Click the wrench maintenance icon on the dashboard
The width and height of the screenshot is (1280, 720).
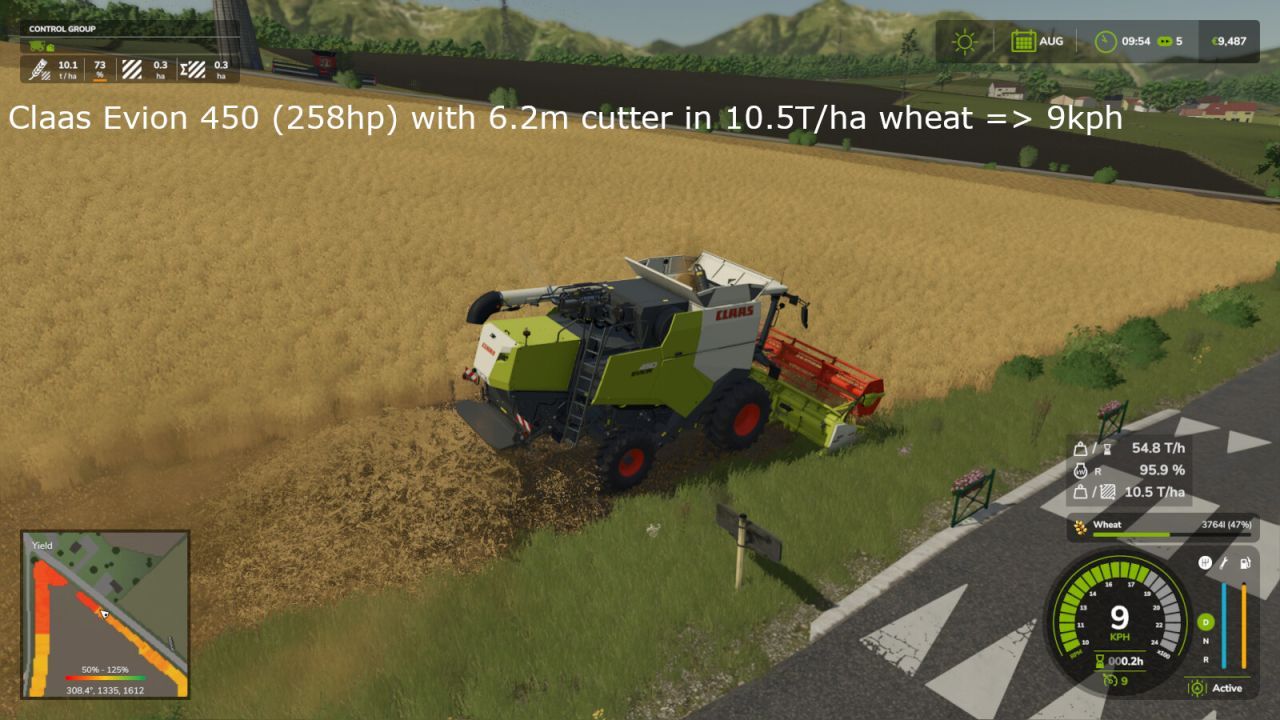tap(1223, 565)
